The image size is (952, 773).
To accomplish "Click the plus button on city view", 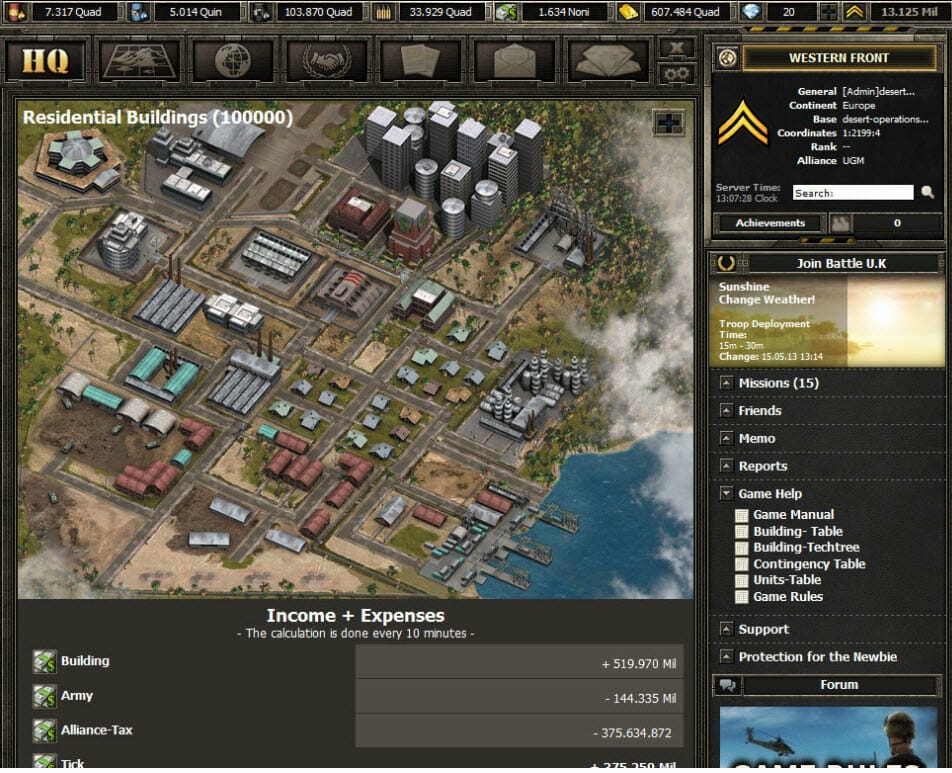I will coord(668,123).
